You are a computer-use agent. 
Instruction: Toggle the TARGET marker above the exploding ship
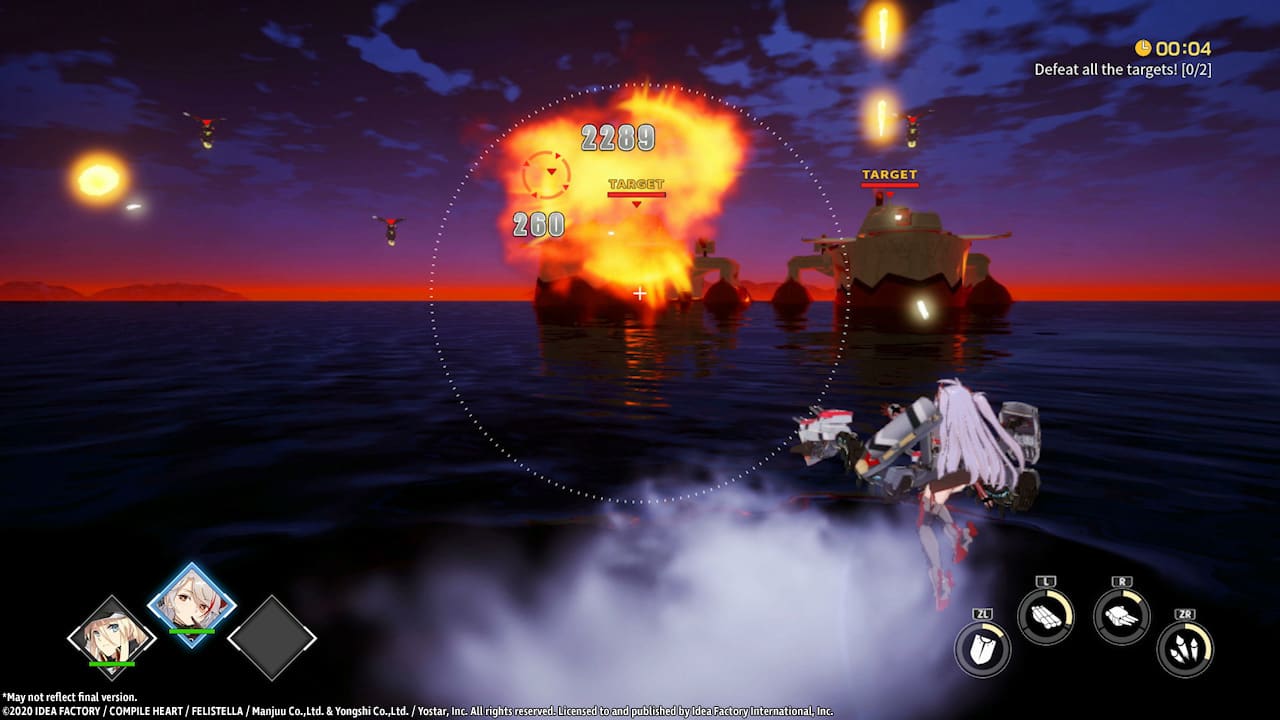(636, 185)
